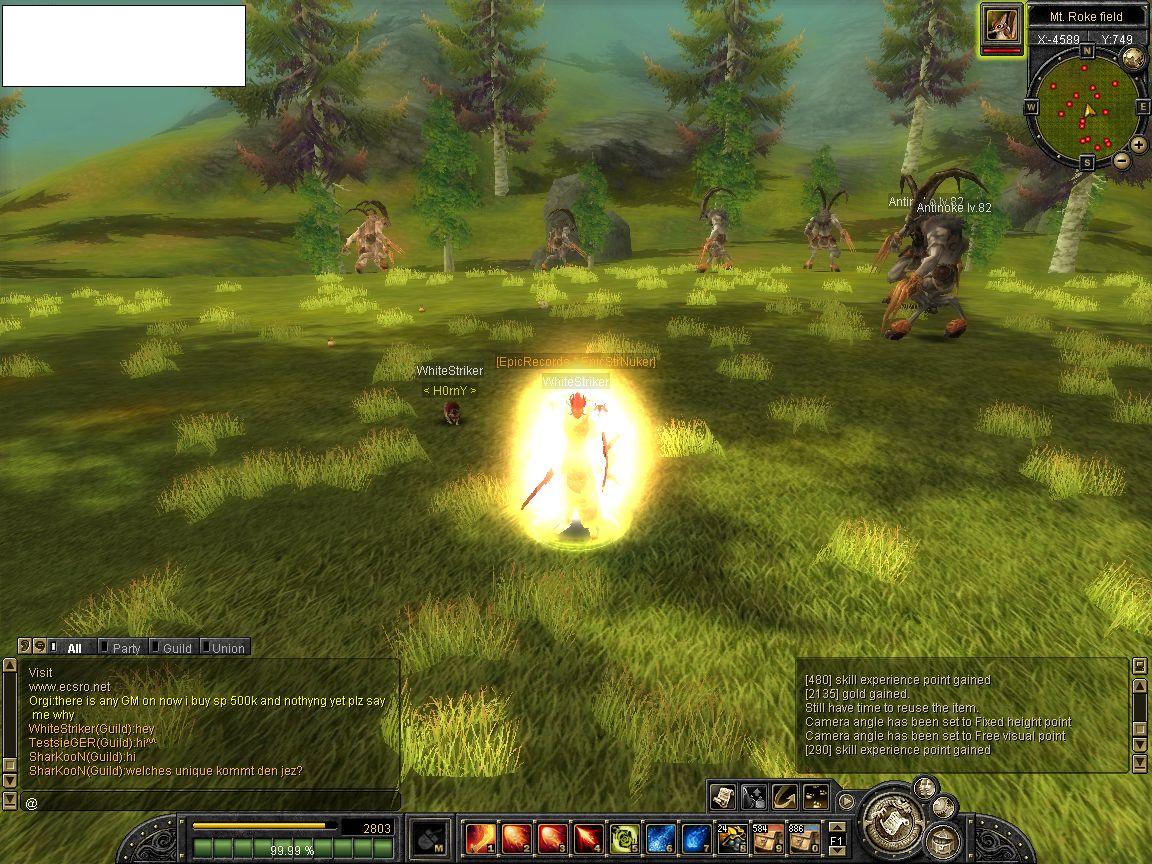Screen dimensions: 1152x864
Task: Use the item stack of 584 in slot 9
Action: pyautogui.click(x=768, y=838)
